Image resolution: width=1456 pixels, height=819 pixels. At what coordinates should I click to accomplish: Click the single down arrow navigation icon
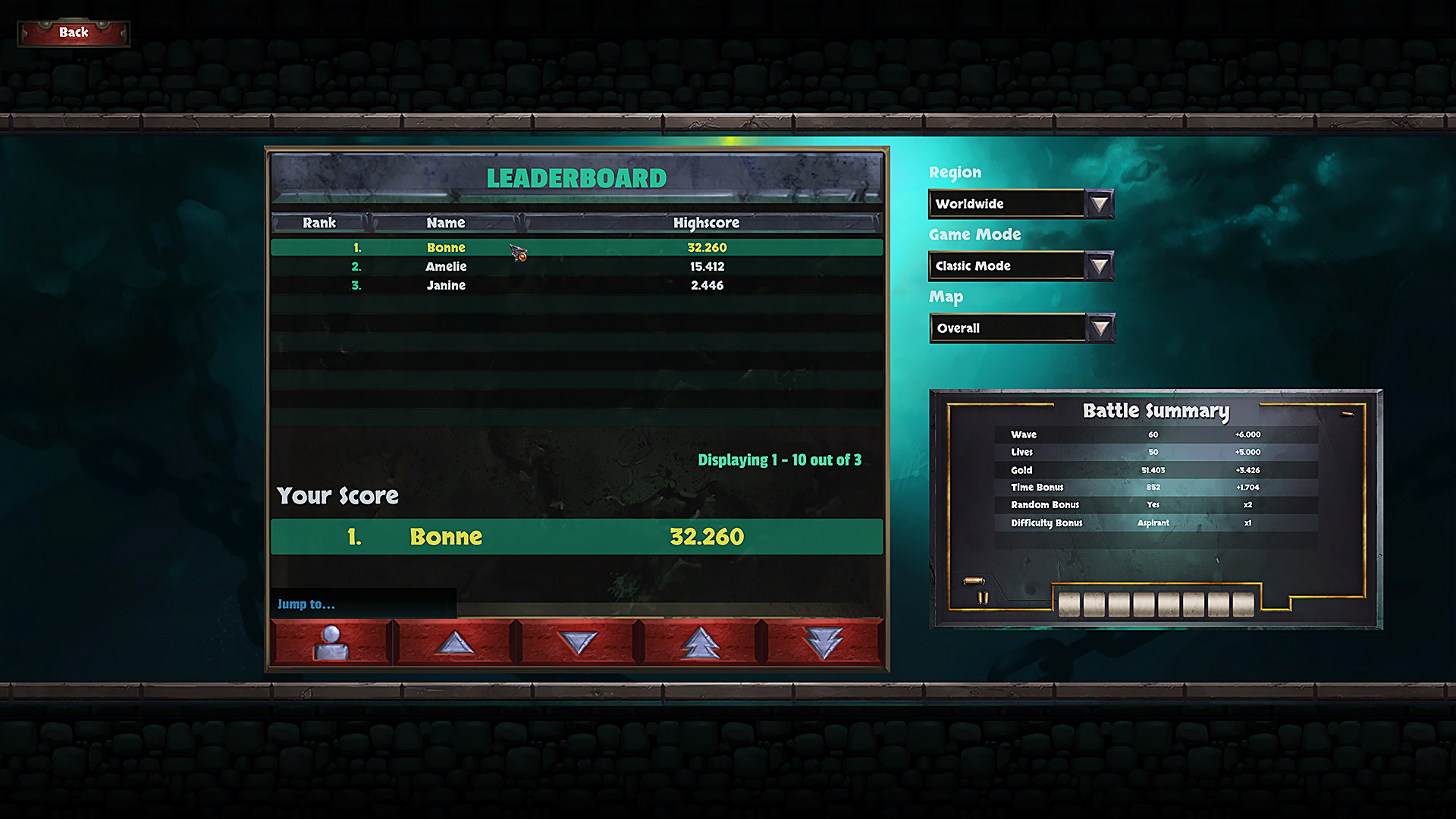click(x=579, y=641)
